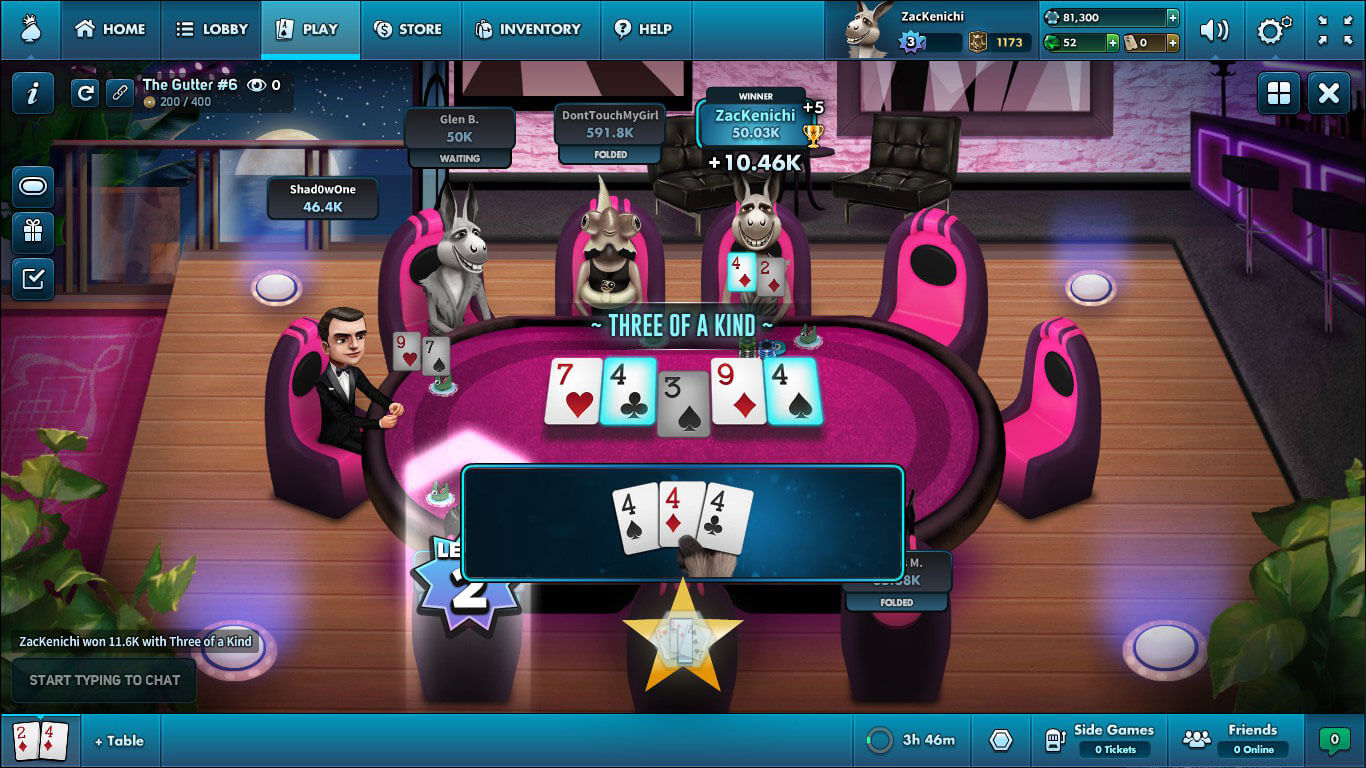Screen dimensions: 1366x768
Task: Add another table with + Table
Action: click(x=119, y=741)
